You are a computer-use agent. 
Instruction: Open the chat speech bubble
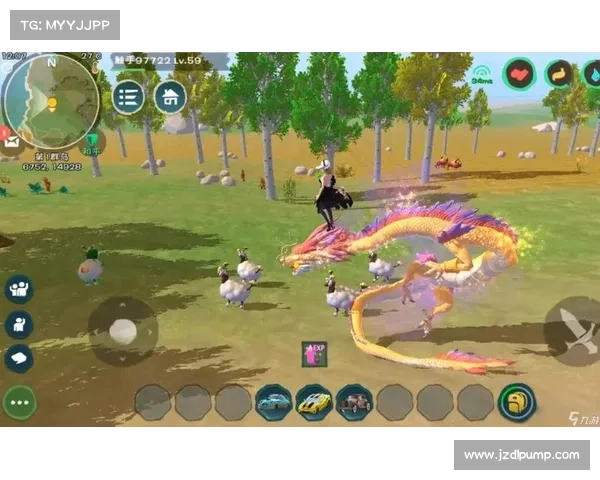18,357
